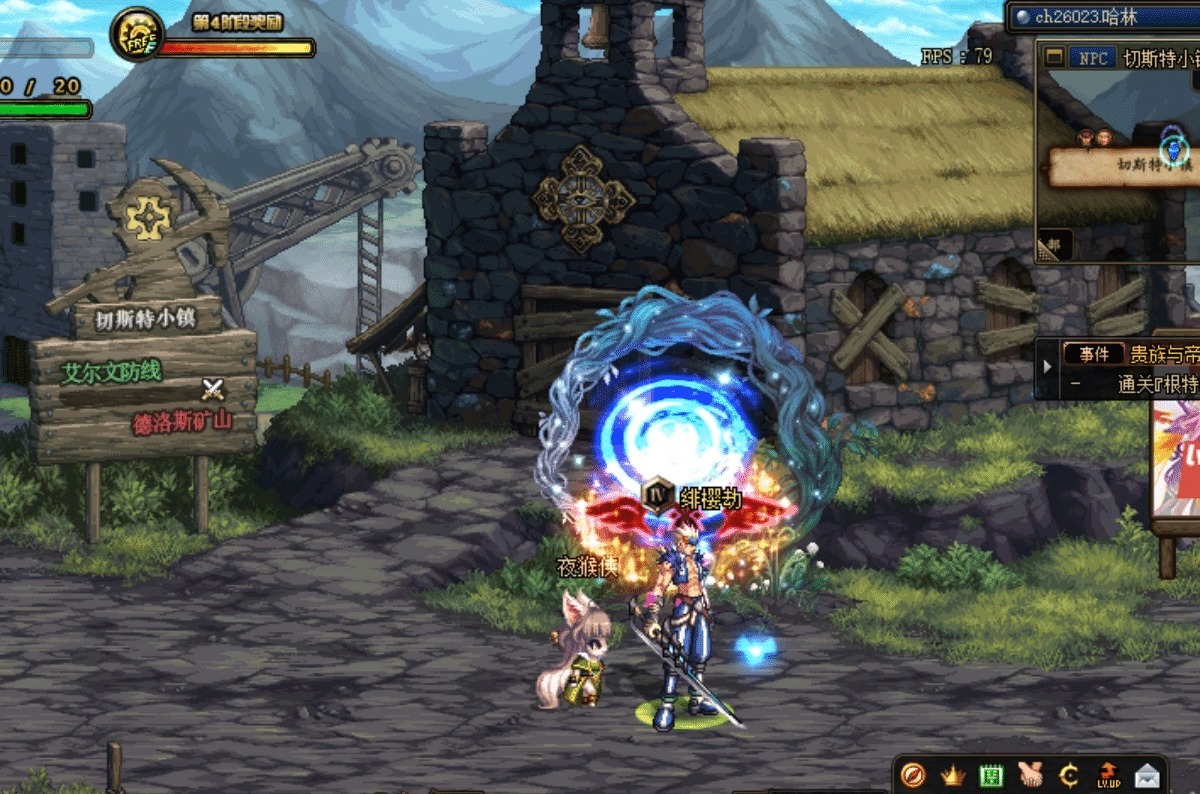
Task: Open the green calendar icon
Action: [x=990, y=775]
